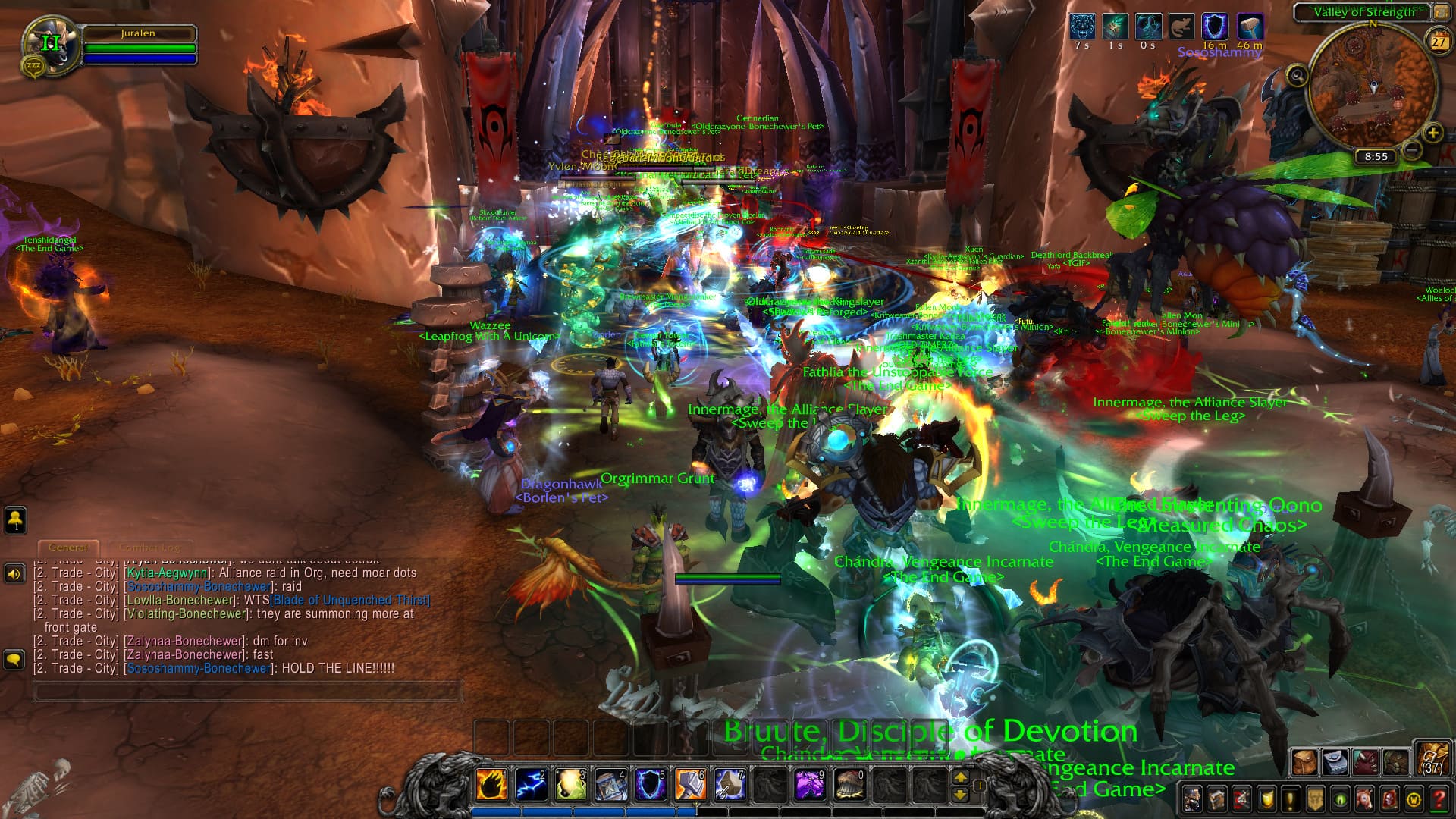Select the General chat tab

click(x=67, y=547)
